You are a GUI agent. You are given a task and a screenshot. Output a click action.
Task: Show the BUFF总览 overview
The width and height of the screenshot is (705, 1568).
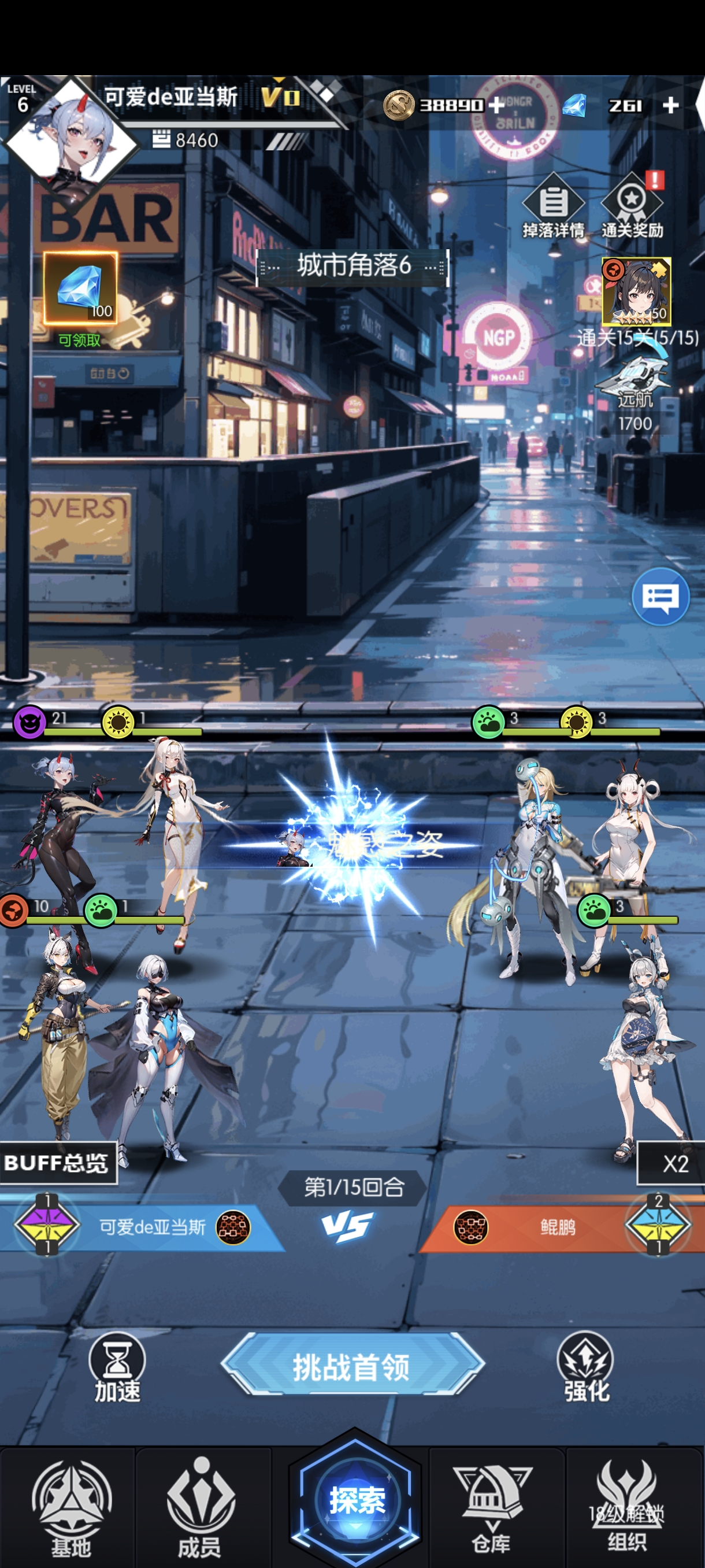(x=57, y=1163)
